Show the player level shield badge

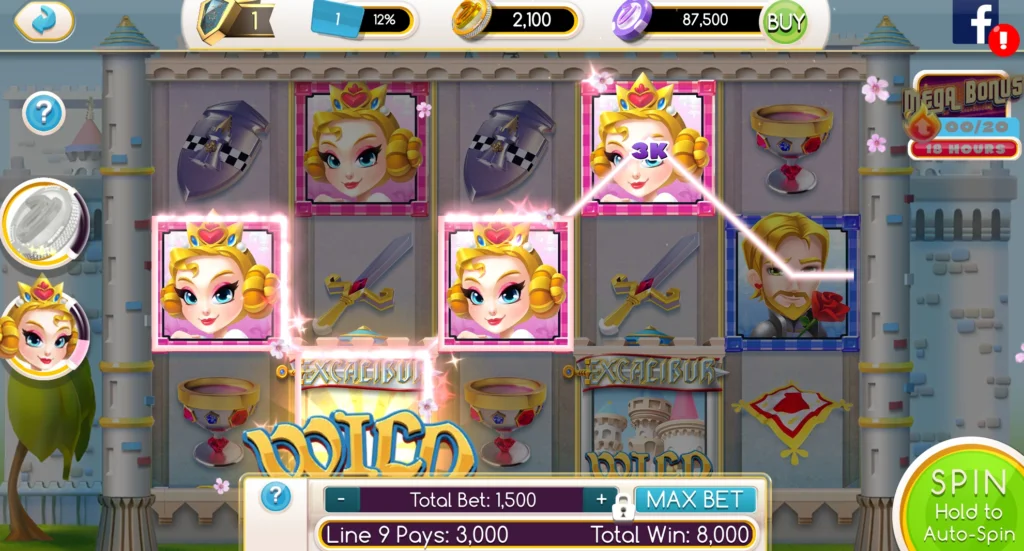click(216, 20)
